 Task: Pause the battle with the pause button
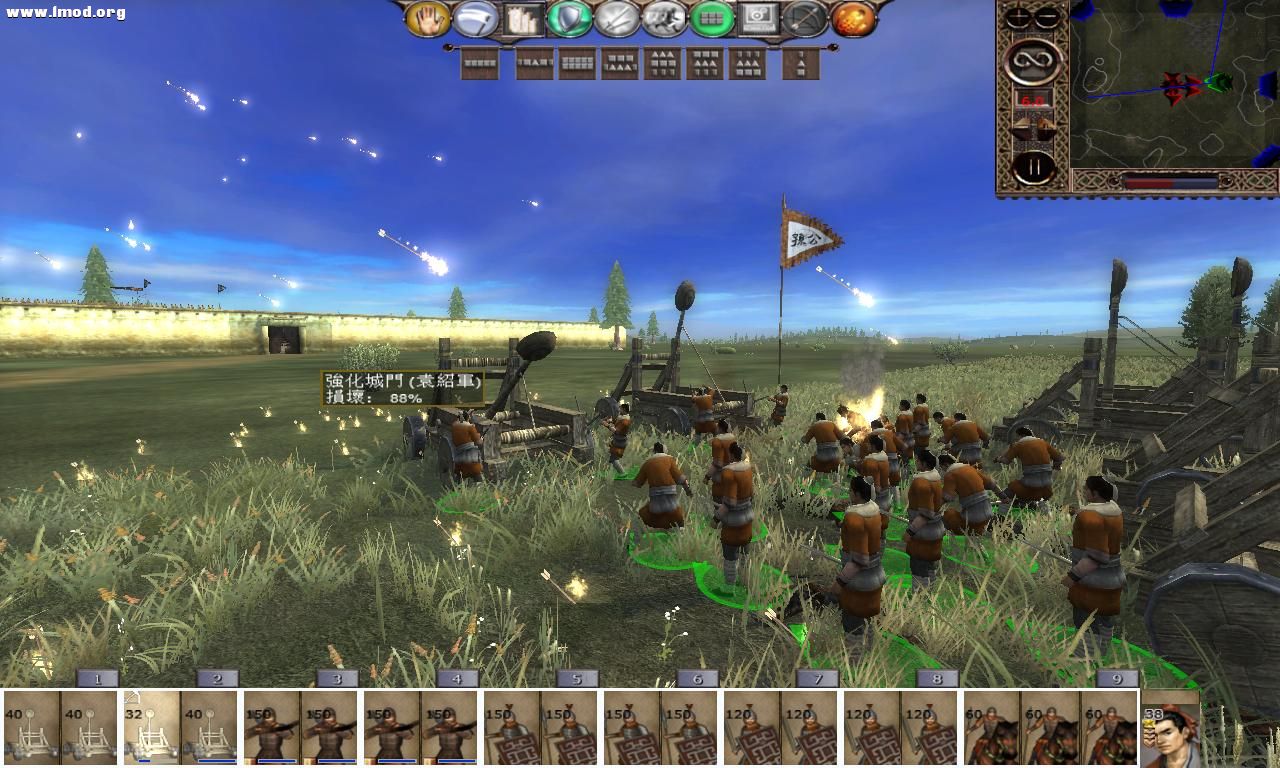[x=1033, y=165]
